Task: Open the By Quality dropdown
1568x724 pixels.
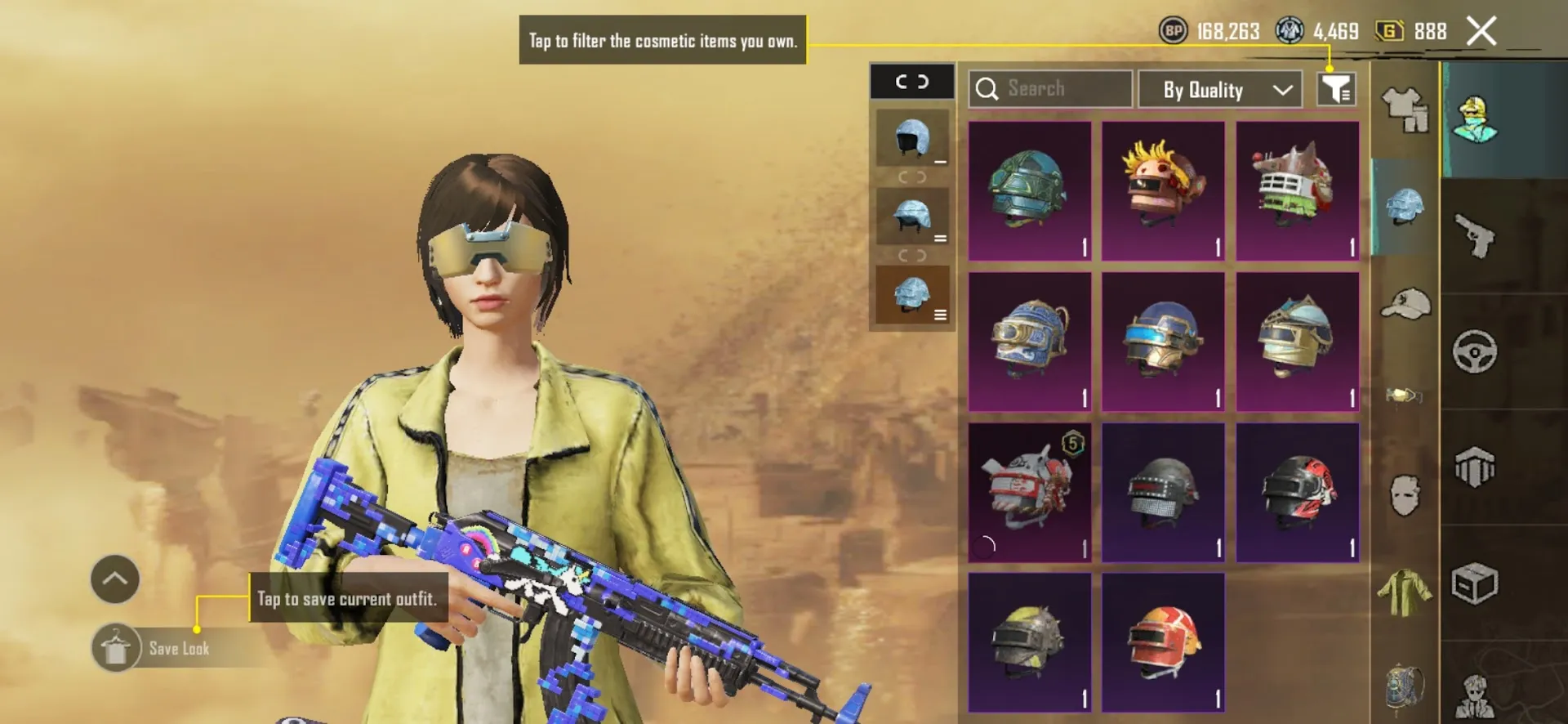Action: pyautogui.click(x=1220, y=90)
